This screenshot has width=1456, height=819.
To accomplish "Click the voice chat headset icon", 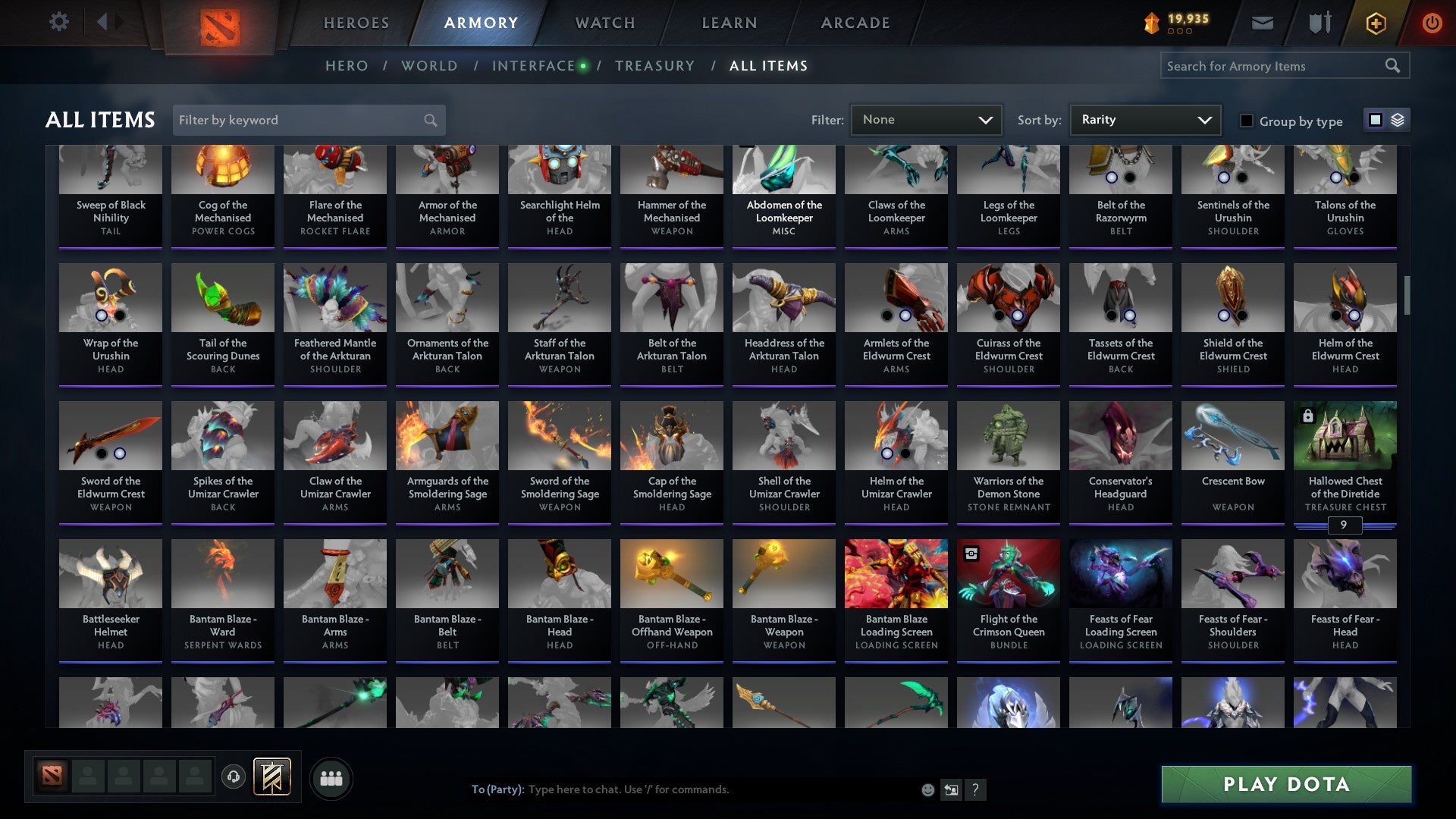I will click(x=232, y=777).
